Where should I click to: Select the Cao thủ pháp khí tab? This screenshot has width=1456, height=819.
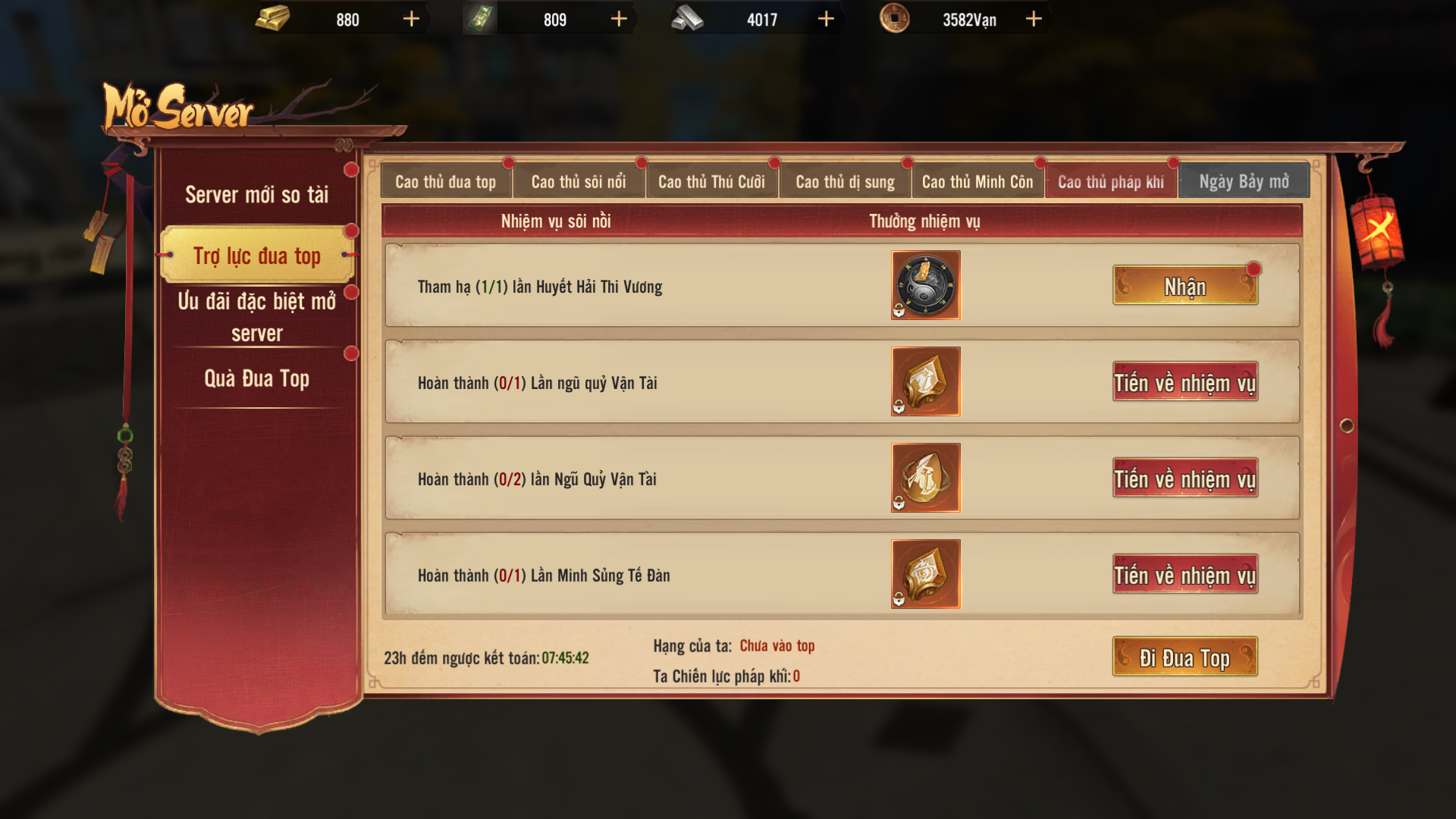click(1111, 182)
